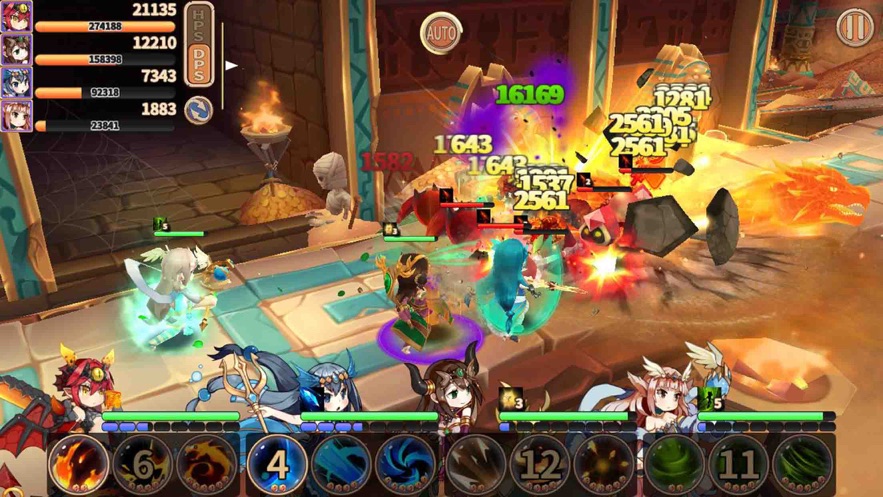Select the green skill showing cooldown 11

pos(738,464)
